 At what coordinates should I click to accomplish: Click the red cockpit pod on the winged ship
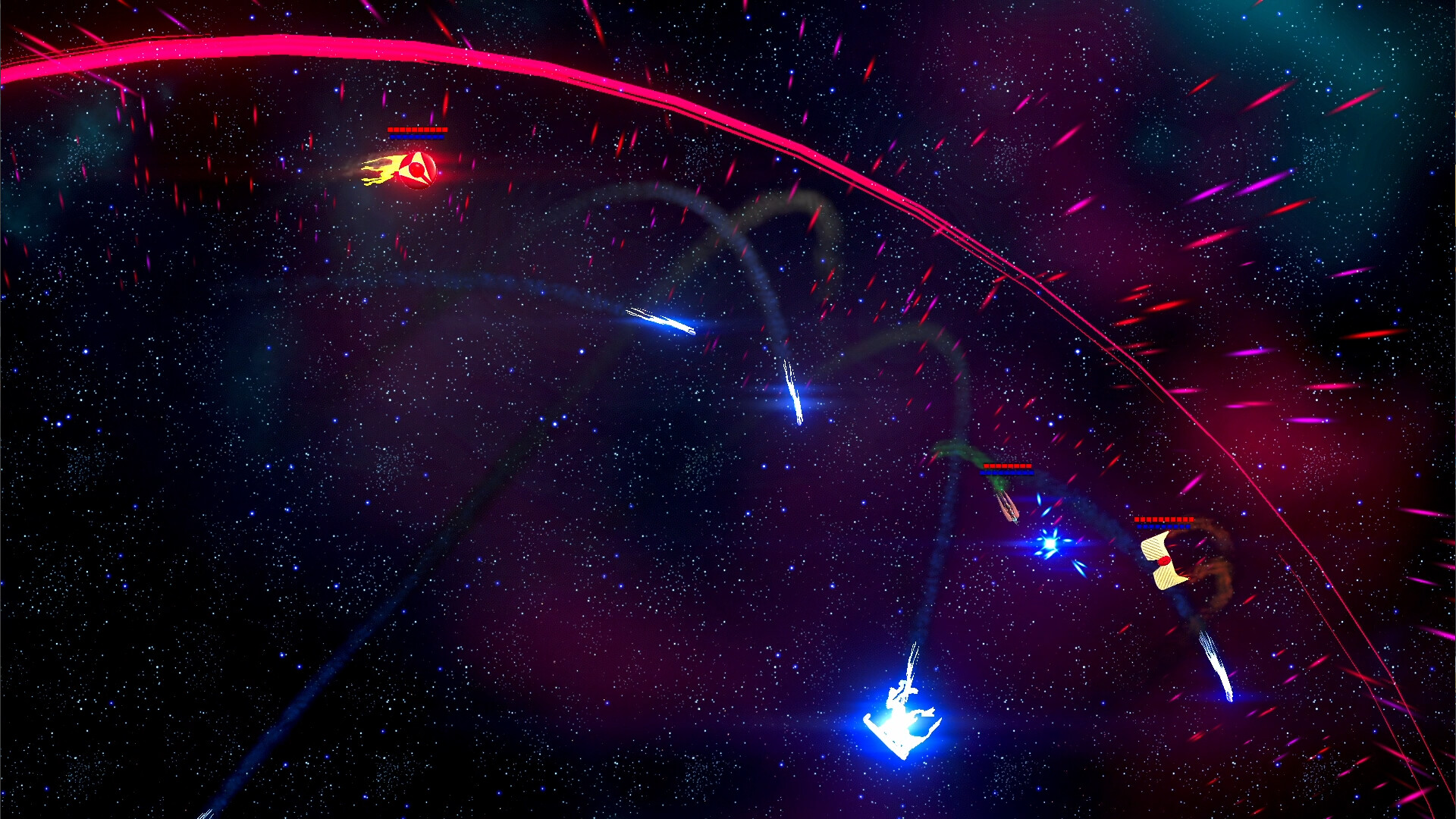1164,562
